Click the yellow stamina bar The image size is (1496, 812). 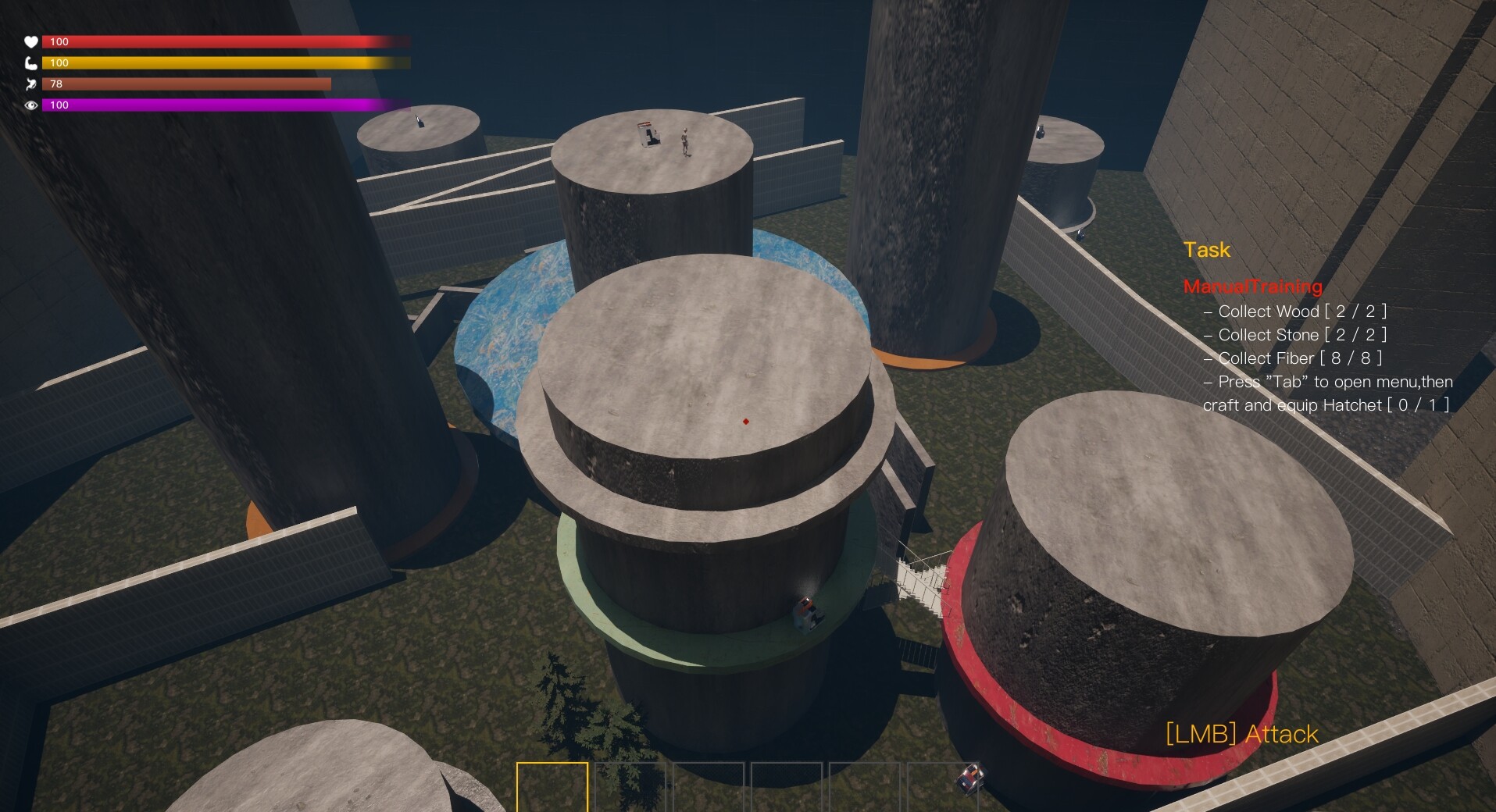pos(227,63)
